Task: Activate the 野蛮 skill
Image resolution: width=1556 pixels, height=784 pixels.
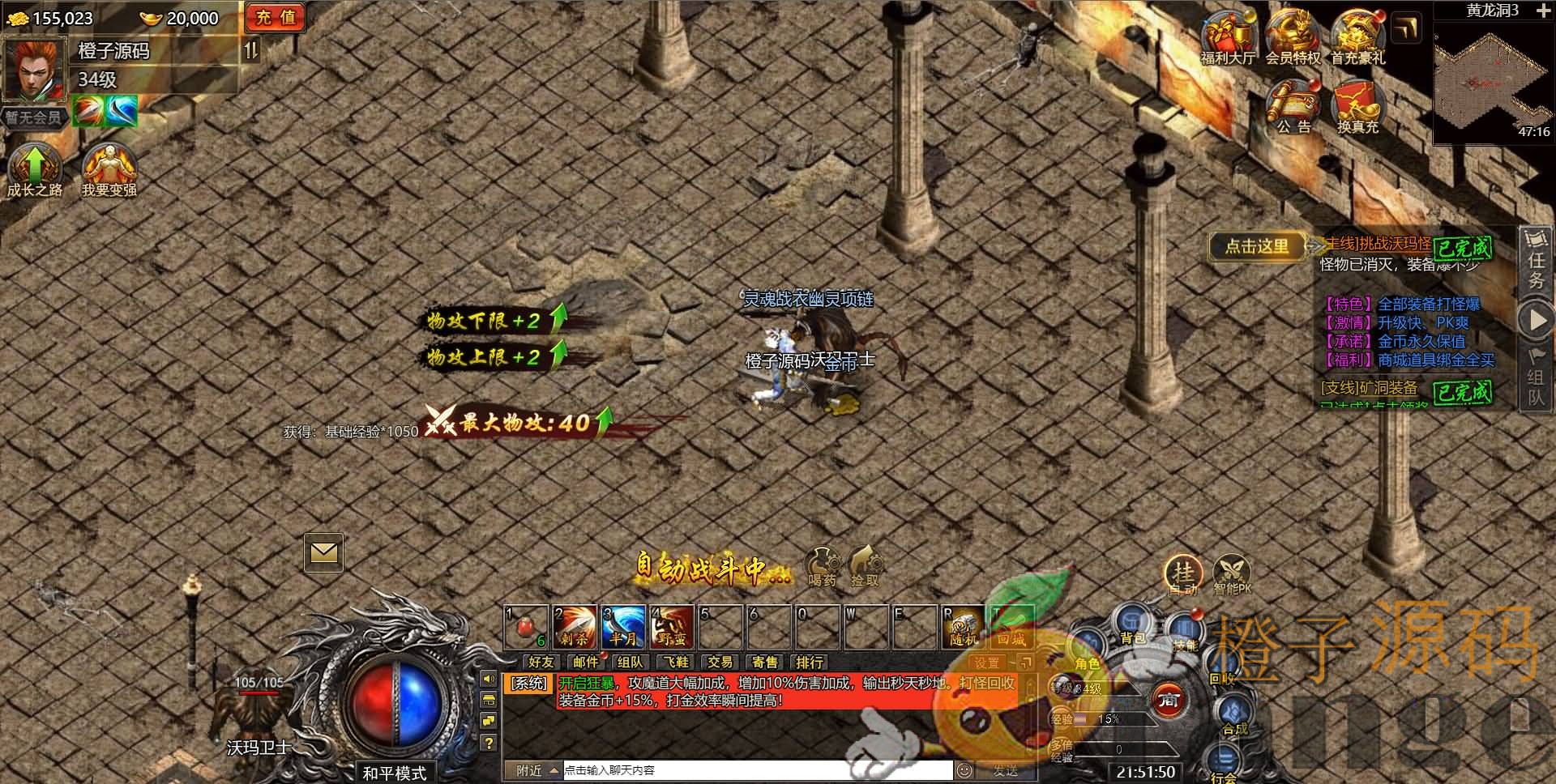Action: pyautogui.click(x=672, y=627)
